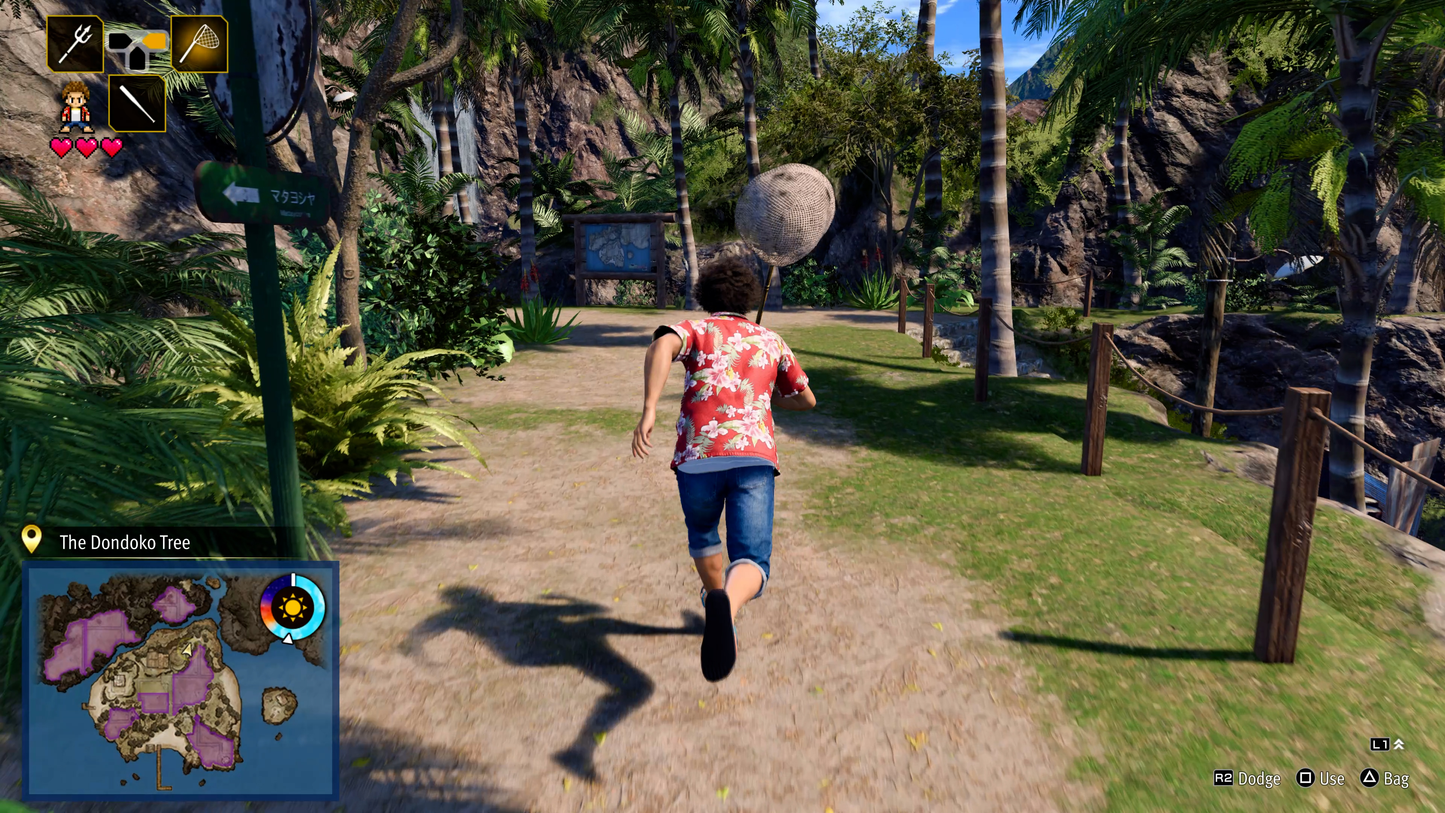Screen dimensions: 1445x813
Task: Toggle the bottom d-pad segment
Action: pyautogui.click(x=139, y=57)
